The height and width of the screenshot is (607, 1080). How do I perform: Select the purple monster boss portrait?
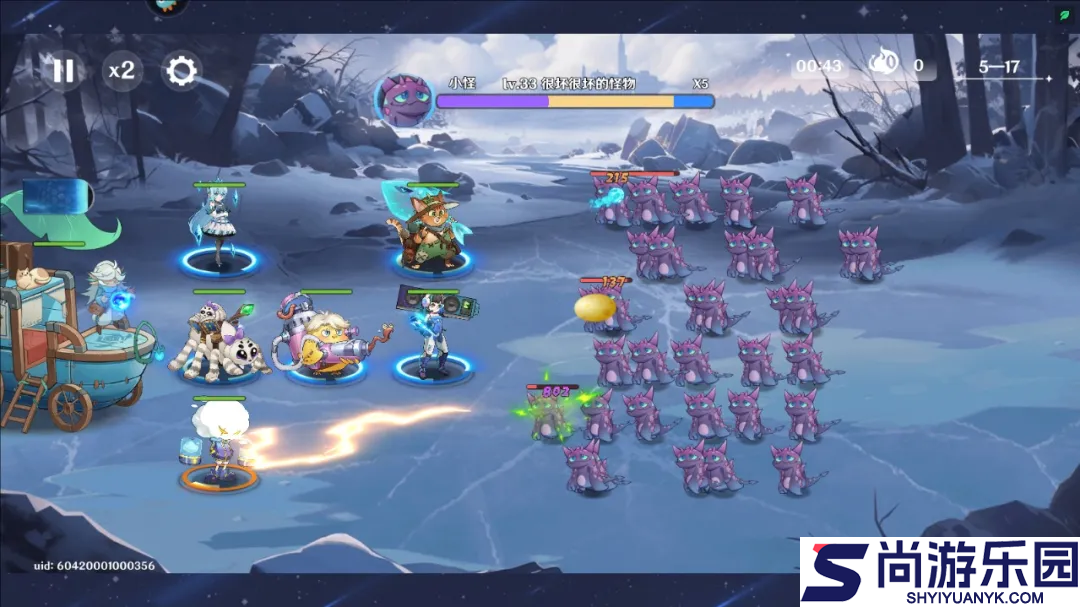(x=403, y=99)
